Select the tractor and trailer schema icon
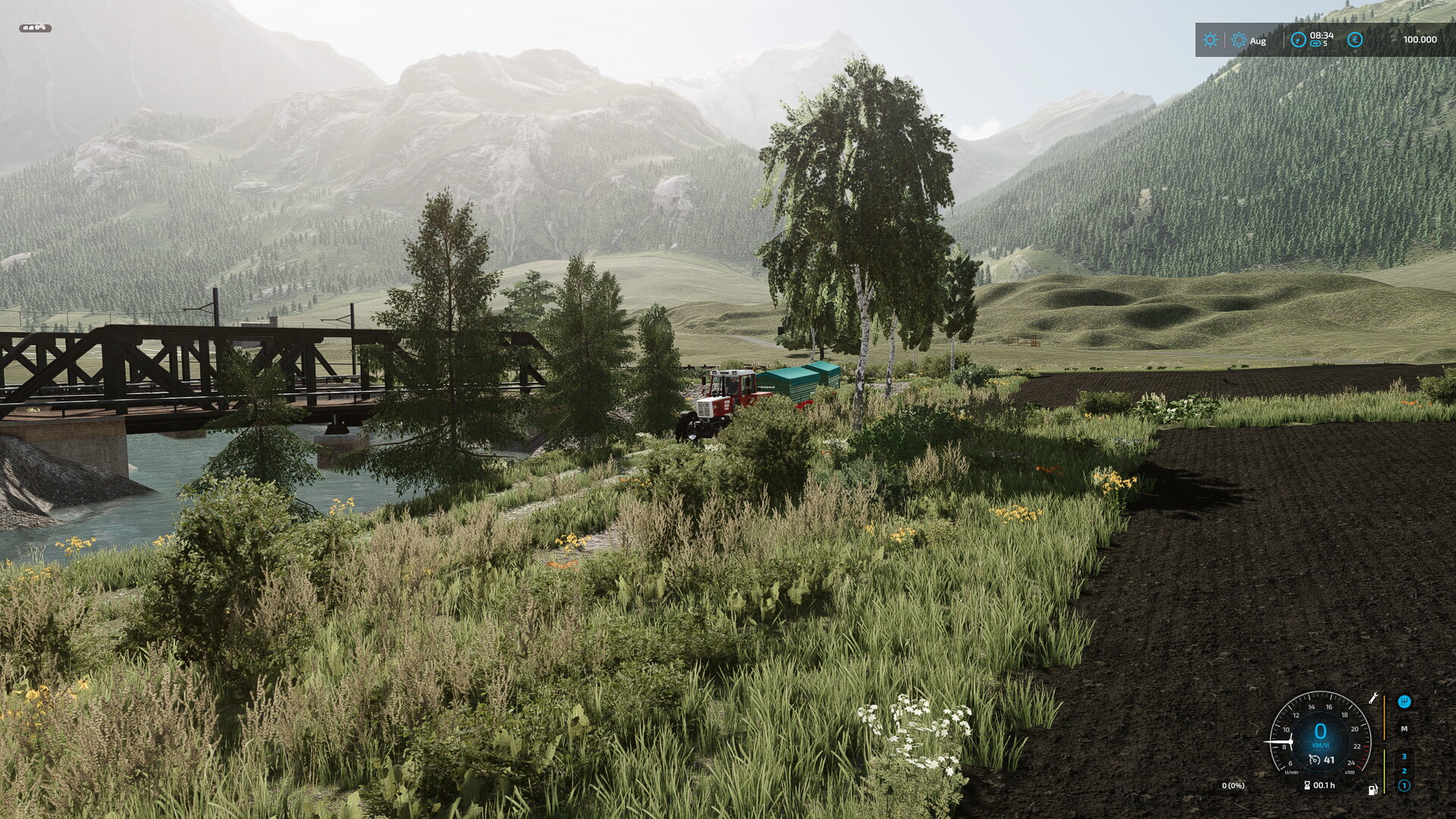Image resolution: width=1456 pixels, height=819 pixels. tap(35, 28)
